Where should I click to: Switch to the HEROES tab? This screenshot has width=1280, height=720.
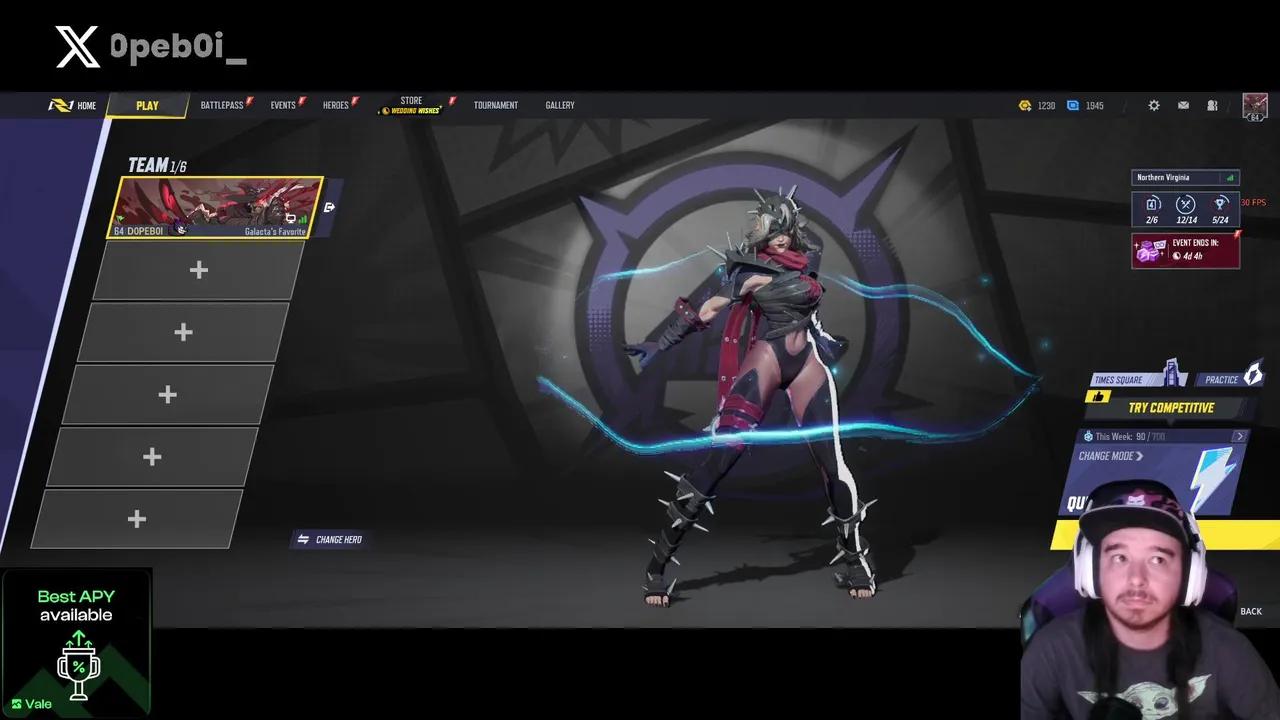(336, 104)
